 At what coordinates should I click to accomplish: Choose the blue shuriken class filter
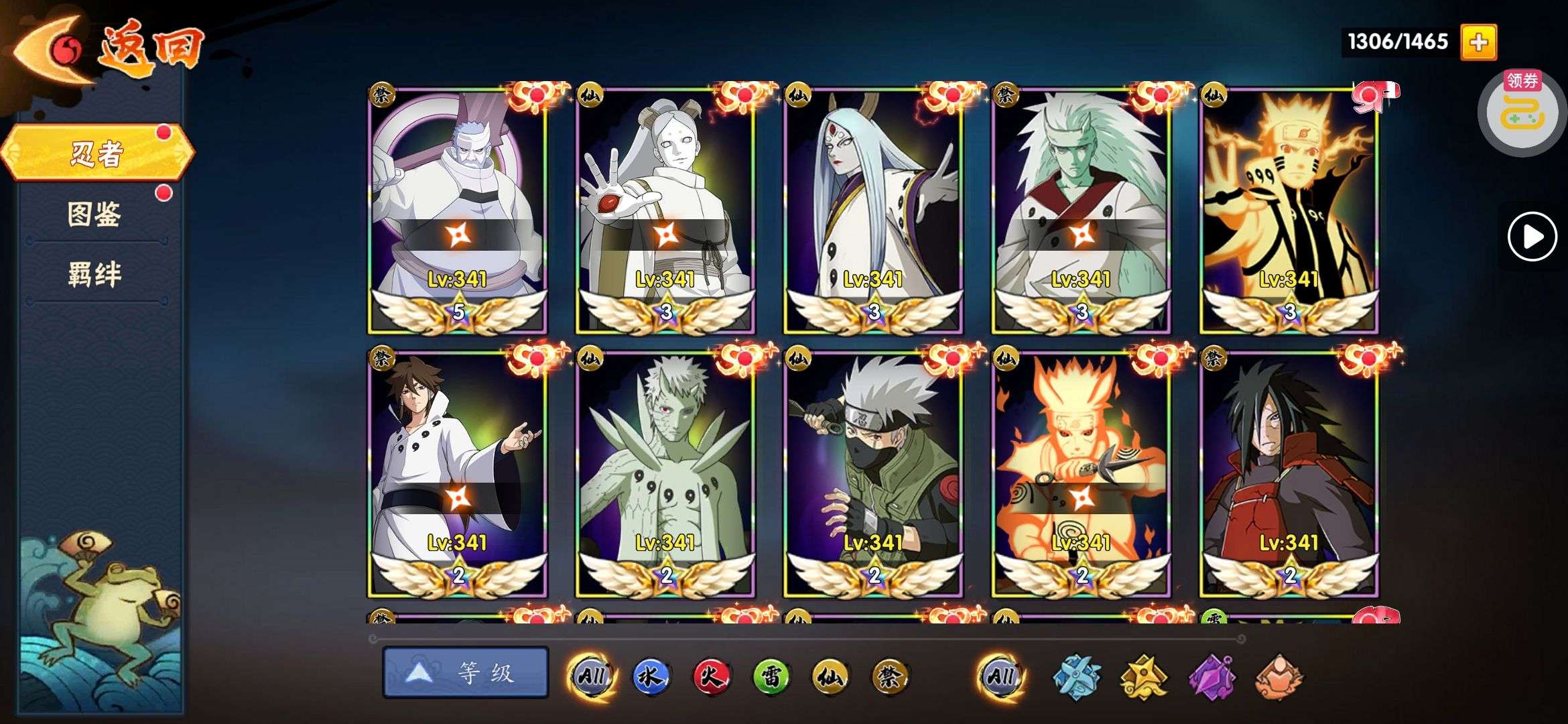[x=1076, y=677]
